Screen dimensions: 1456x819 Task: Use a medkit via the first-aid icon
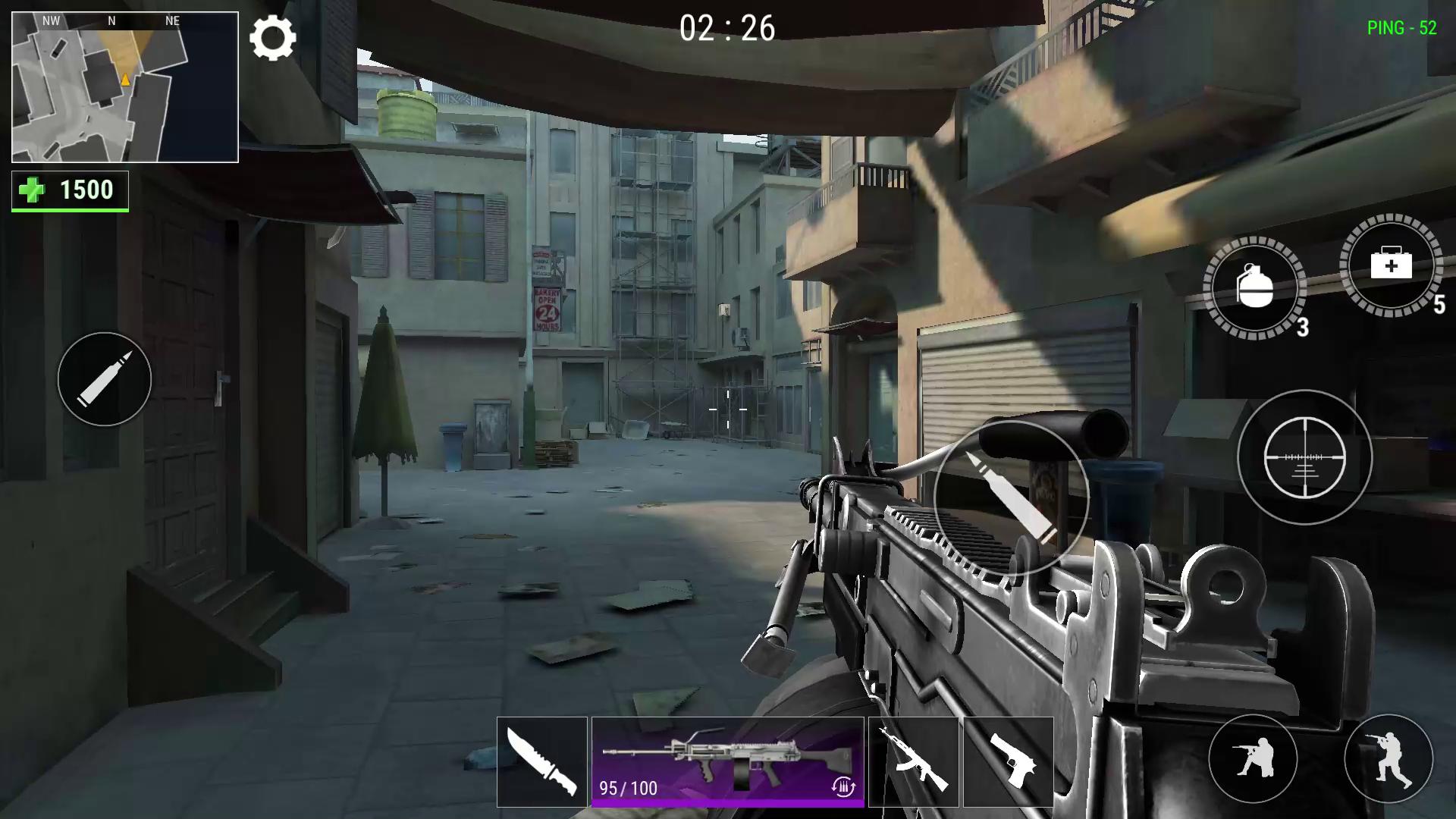[1392, 269]
